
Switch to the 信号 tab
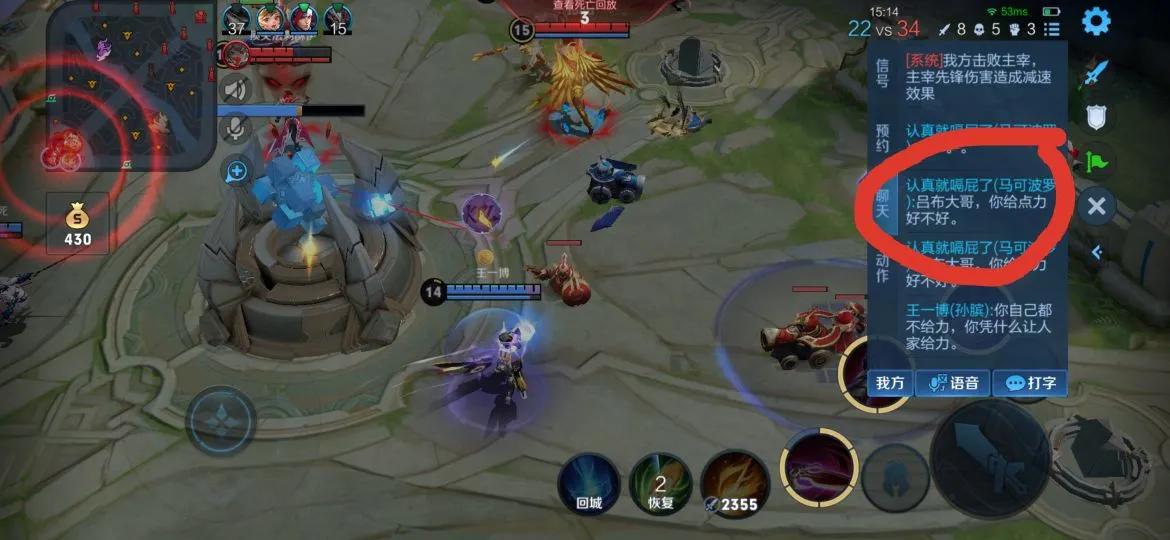[x=882, y=72]
